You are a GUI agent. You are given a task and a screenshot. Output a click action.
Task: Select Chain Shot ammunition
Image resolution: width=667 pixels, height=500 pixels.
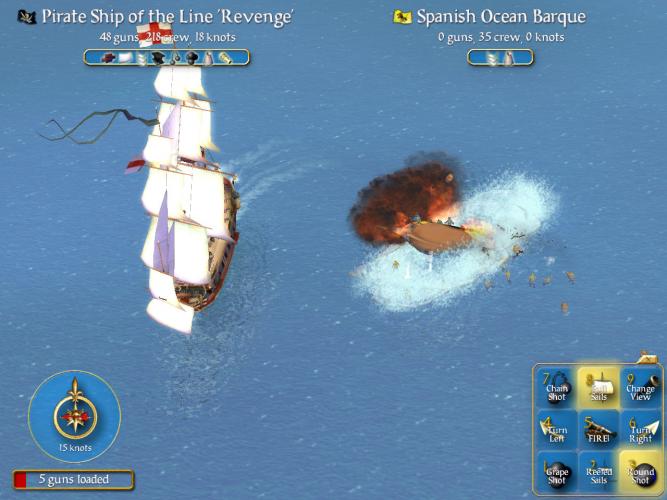(557, 388)
